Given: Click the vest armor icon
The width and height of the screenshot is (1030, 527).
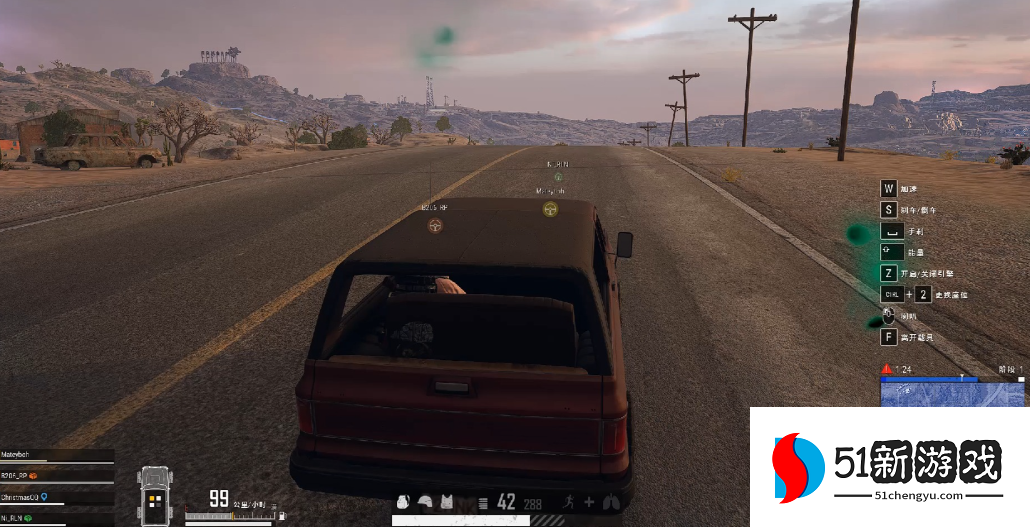Looking at the screenshot, I should coord(446,502).
